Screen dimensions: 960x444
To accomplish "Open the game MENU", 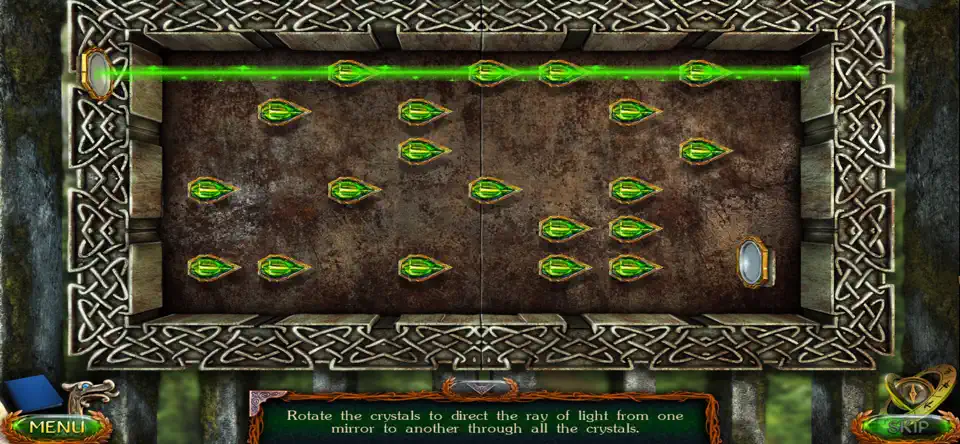I will [x=55, y=427].
